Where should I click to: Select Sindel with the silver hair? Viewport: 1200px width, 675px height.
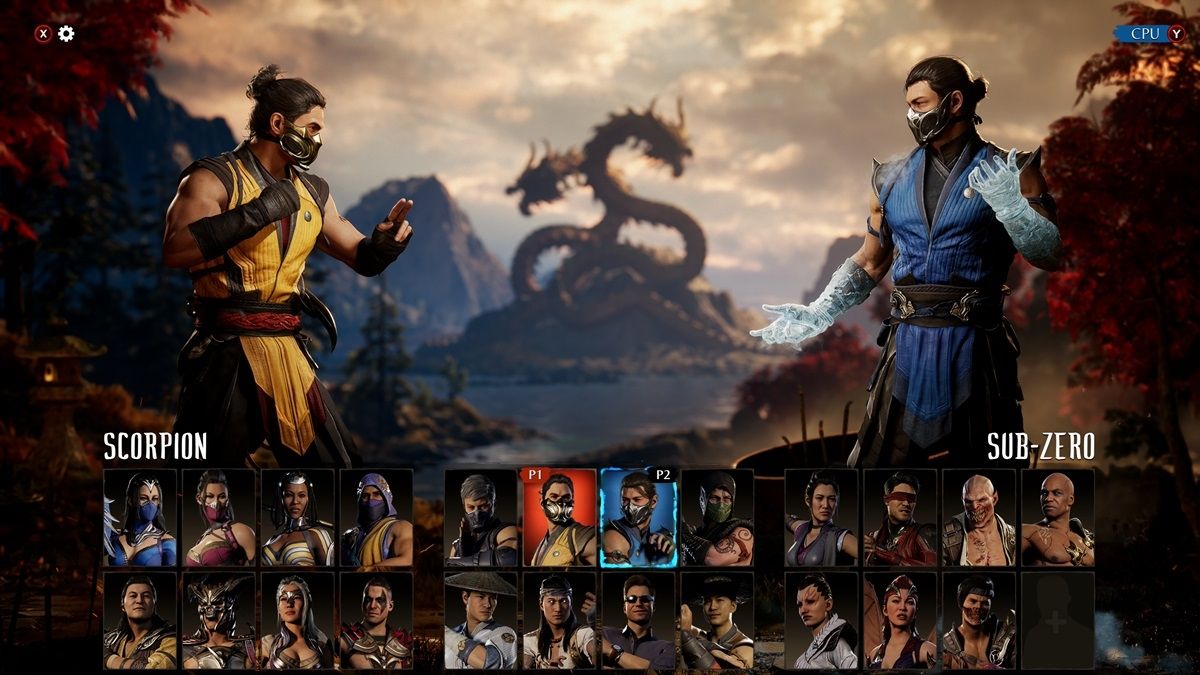(297, 620)
